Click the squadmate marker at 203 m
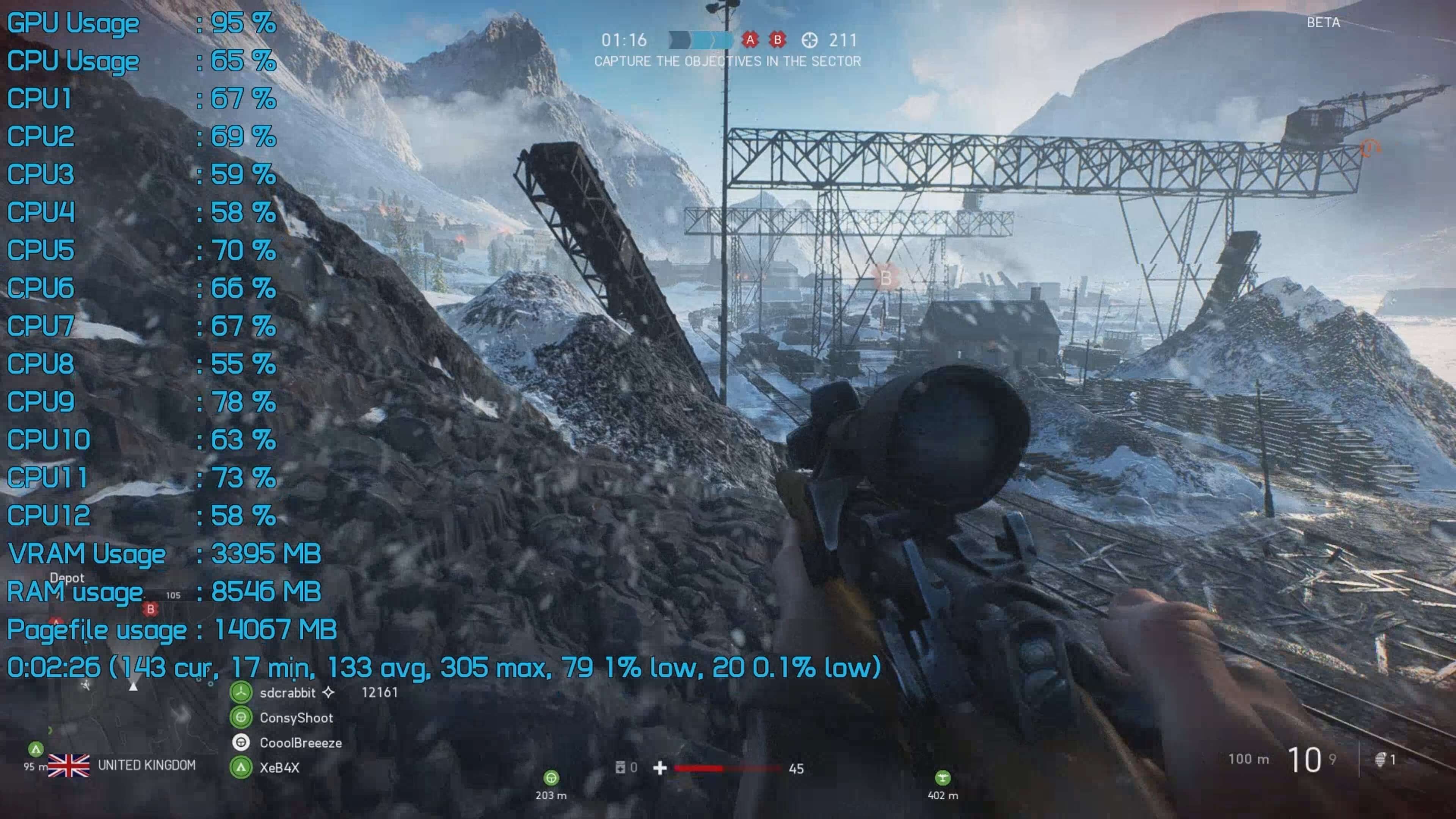1456x819 pixels. coord(551,778)
